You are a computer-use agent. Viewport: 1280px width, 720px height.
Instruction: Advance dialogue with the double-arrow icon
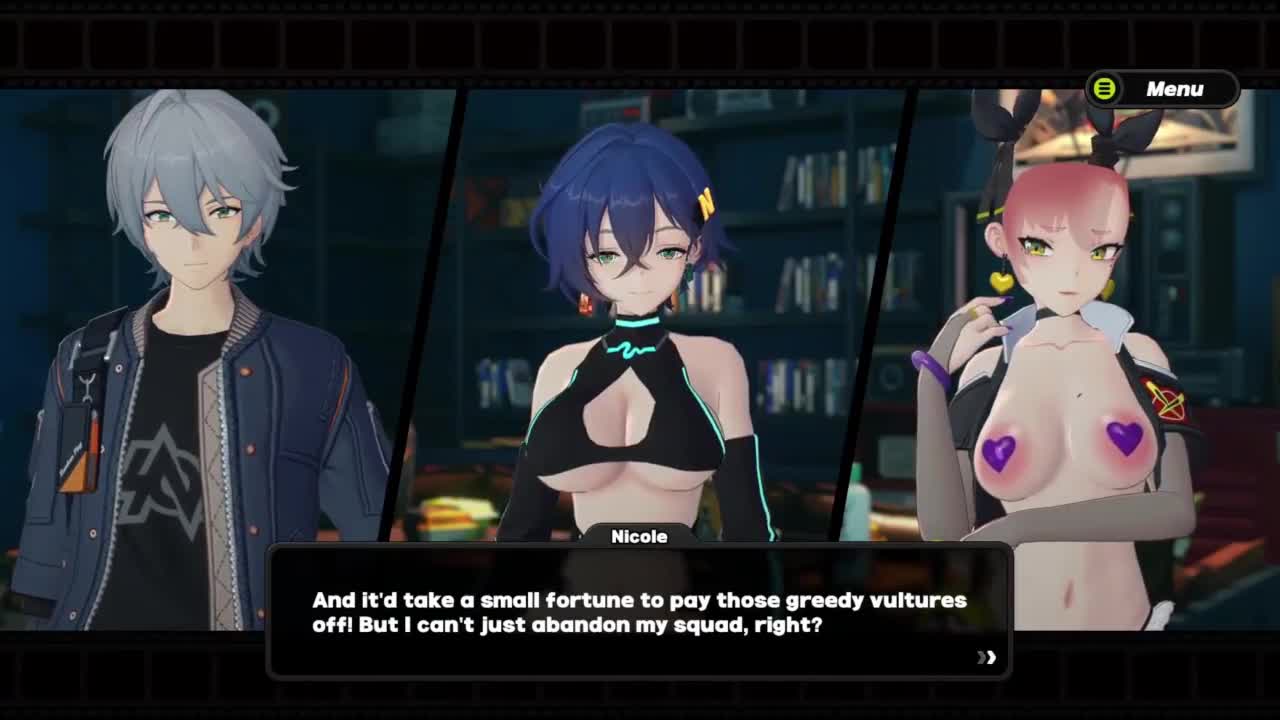tap(987, 657)
